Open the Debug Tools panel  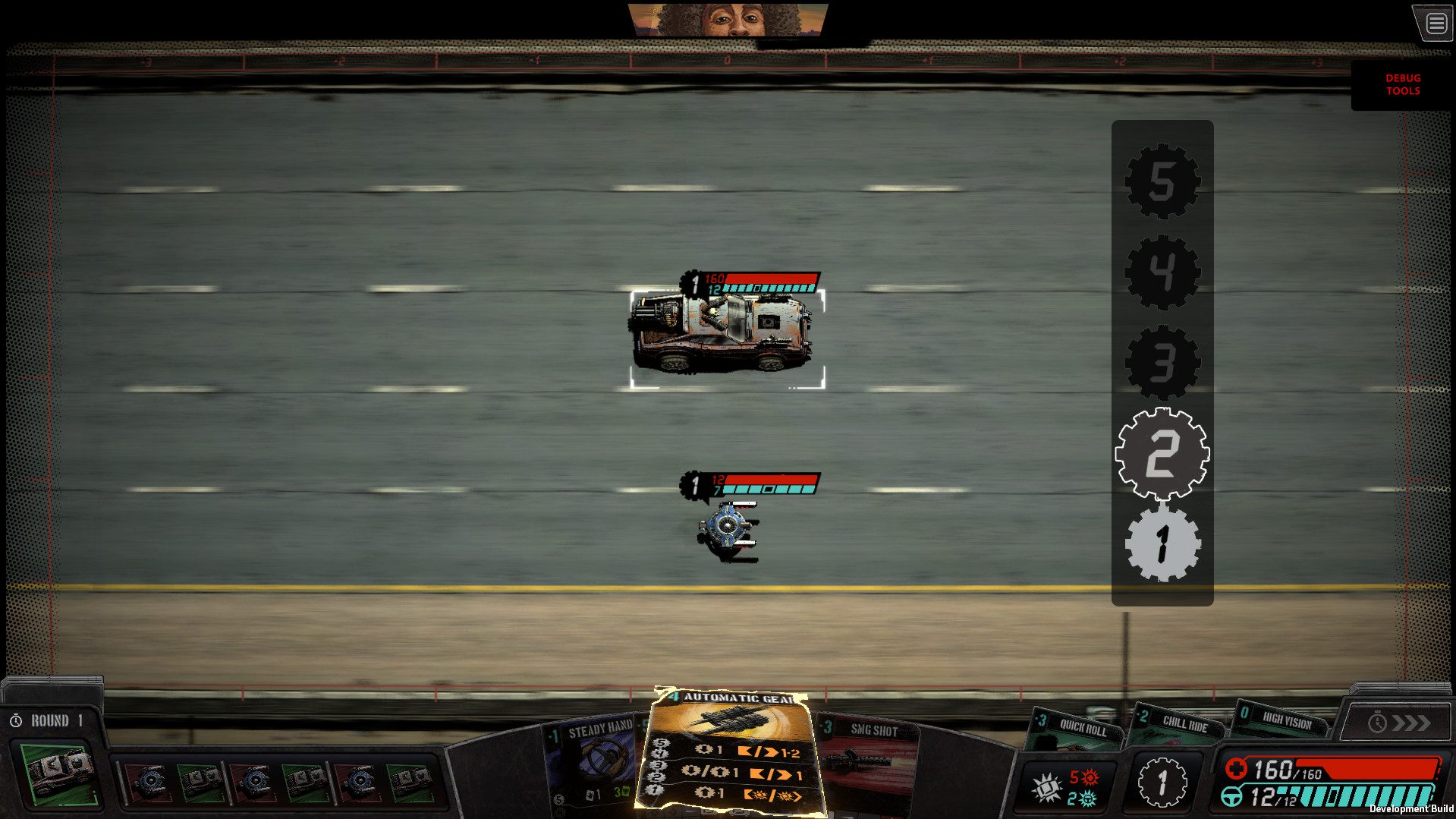[1401, 83]
